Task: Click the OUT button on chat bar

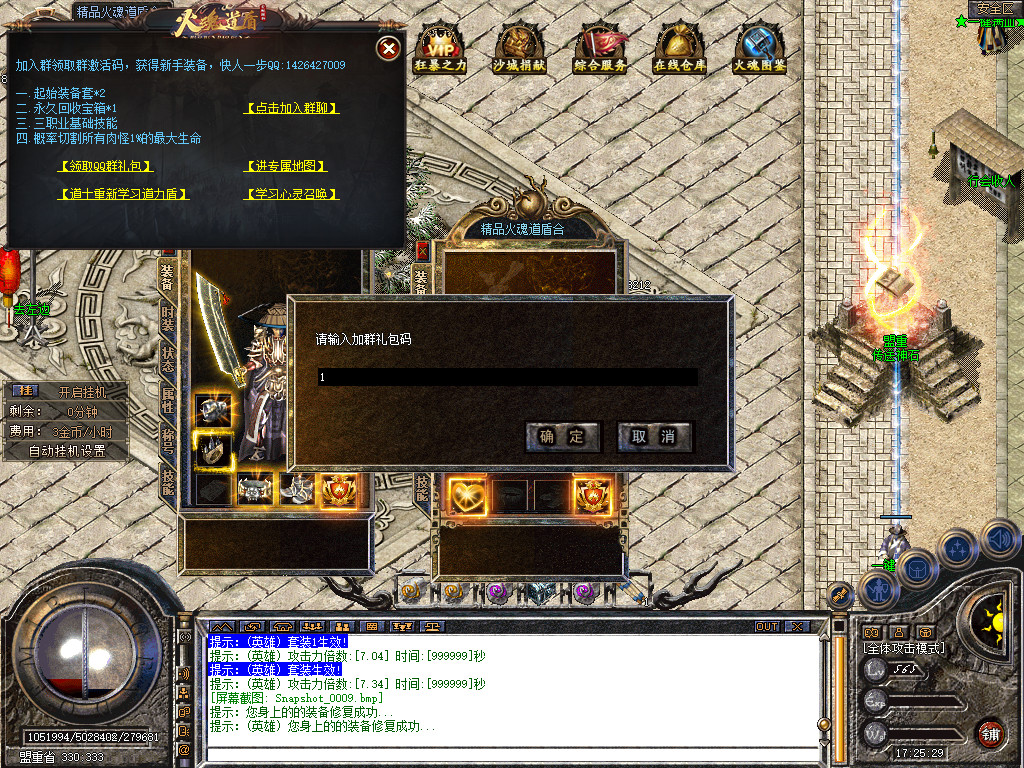Action: tap(766, 627)
